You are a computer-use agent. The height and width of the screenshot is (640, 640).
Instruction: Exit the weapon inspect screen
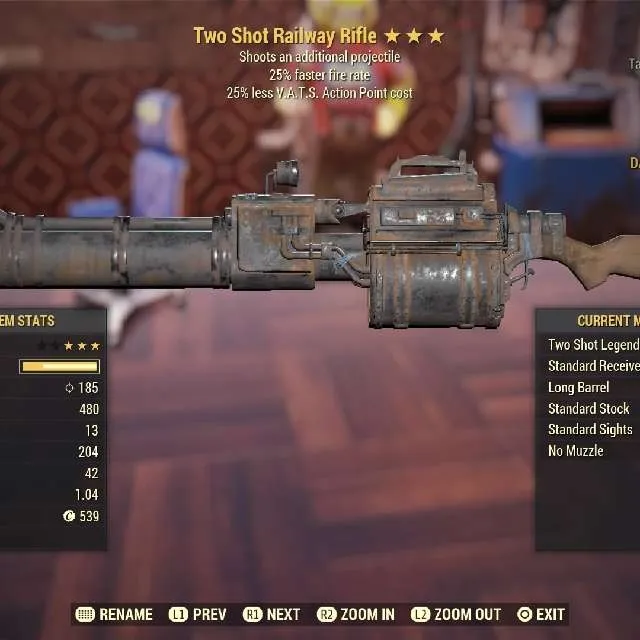541,614
